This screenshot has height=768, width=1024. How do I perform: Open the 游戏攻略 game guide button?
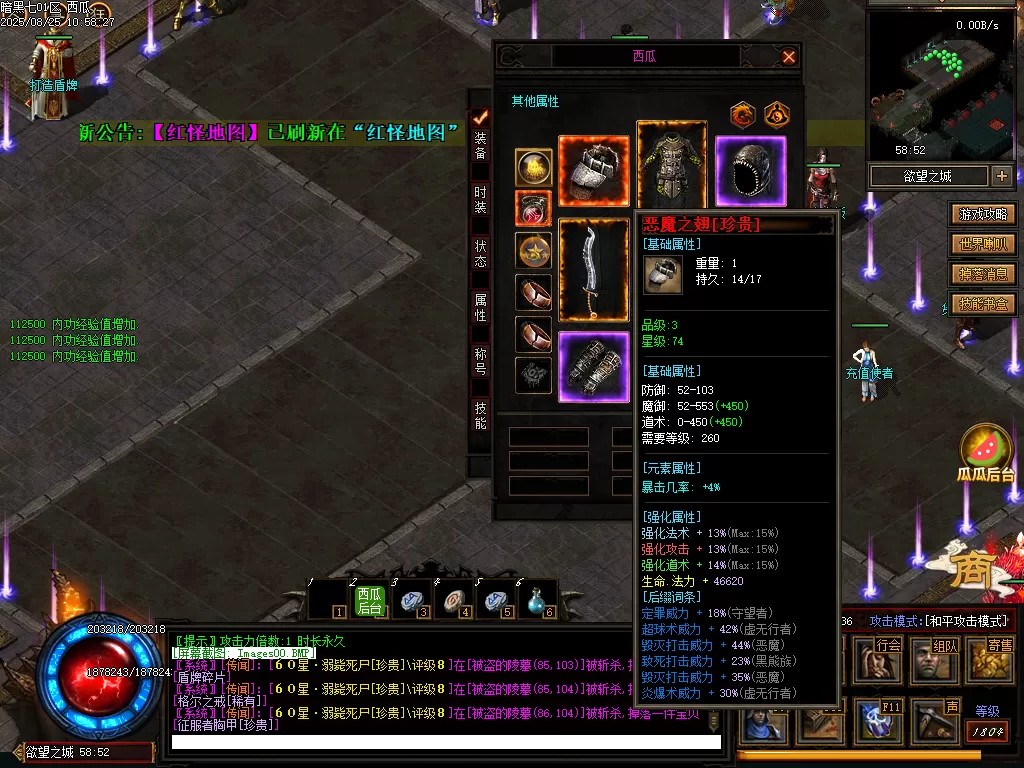[984, 214]
